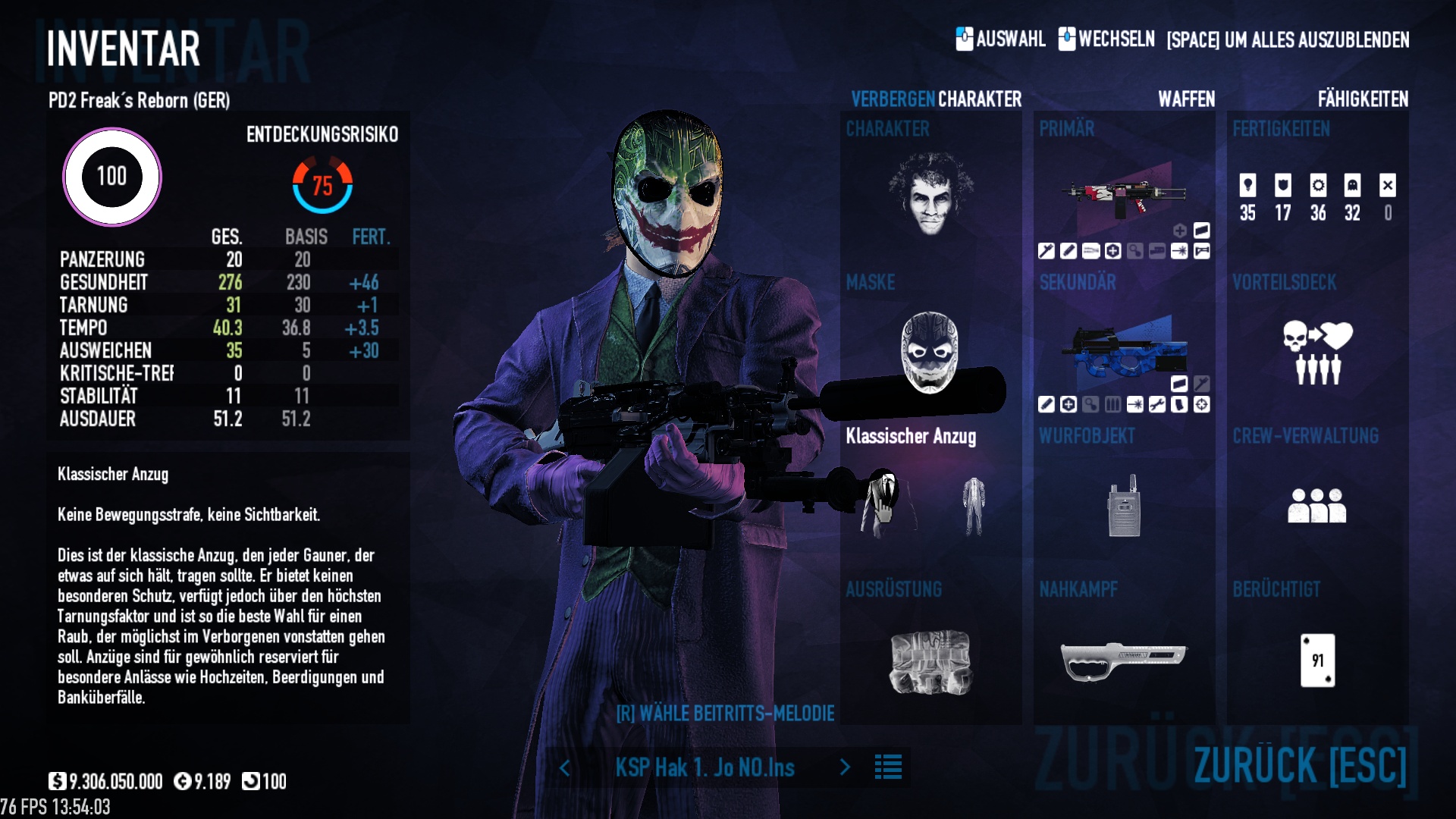Select the blue secondary weapon slot
This screenshot has height=819, width=1456.
click(x=1124, y=350)
